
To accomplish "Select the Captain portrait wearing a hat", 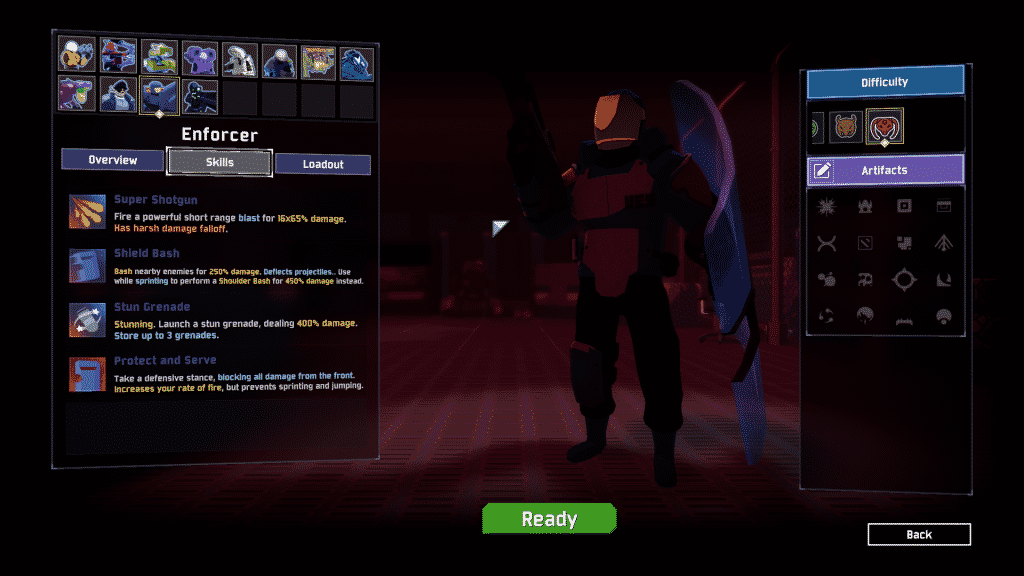I will click(x=119, y=95).
